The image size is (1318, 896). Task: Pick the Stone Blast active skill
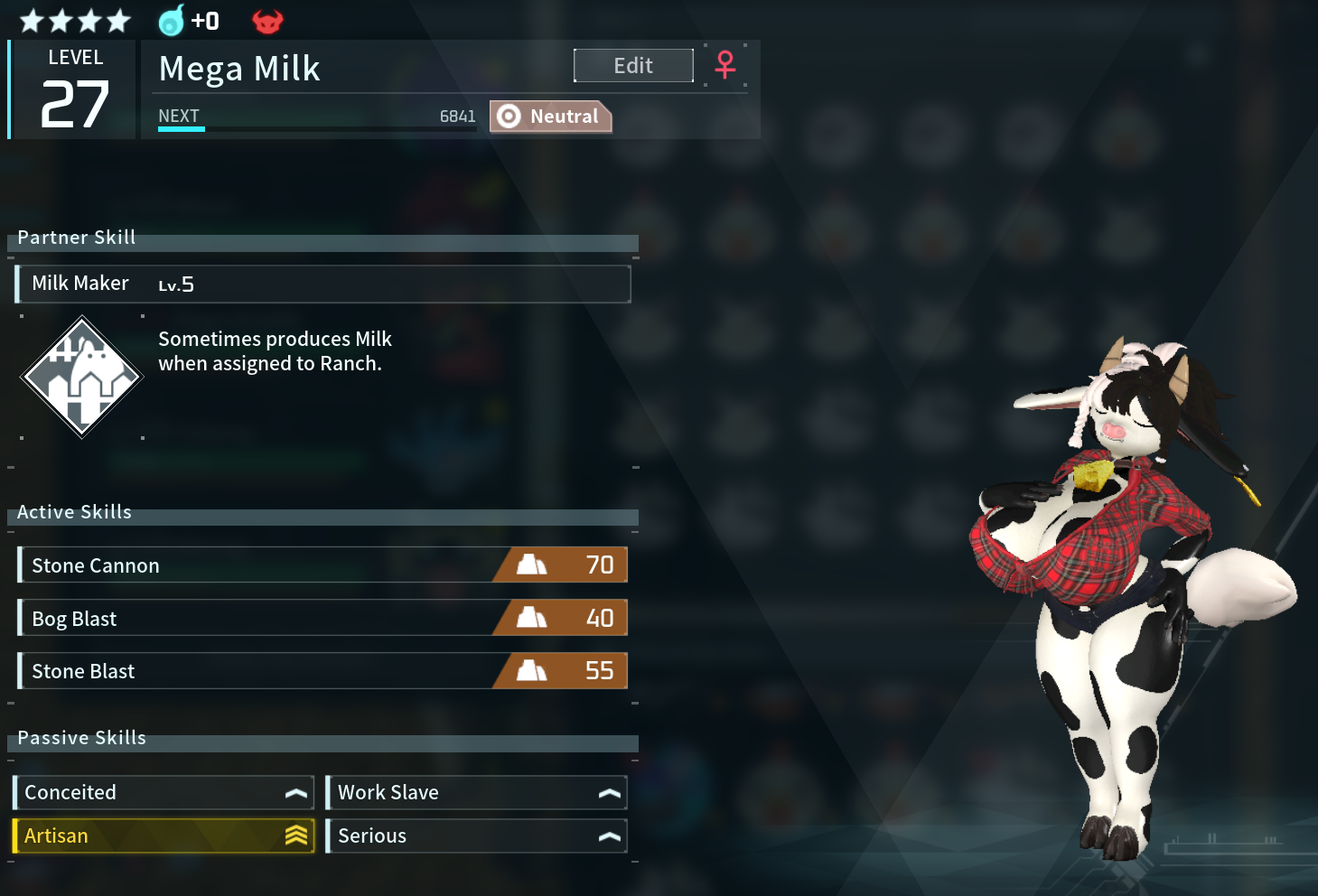click(322, 671)
